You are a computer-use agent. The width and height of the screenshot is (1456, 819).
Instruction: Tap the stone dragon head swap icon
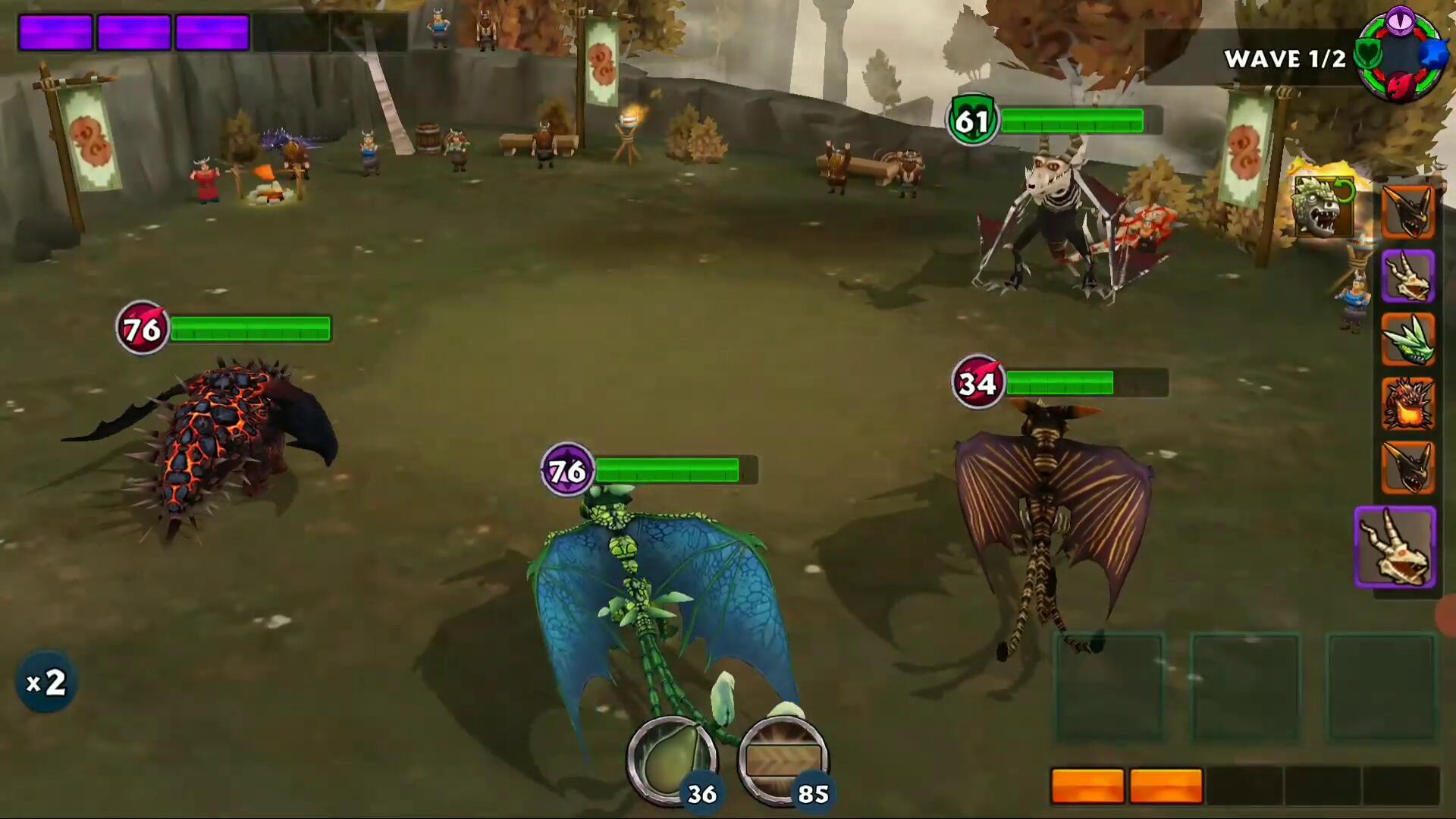click(1323, 205)
